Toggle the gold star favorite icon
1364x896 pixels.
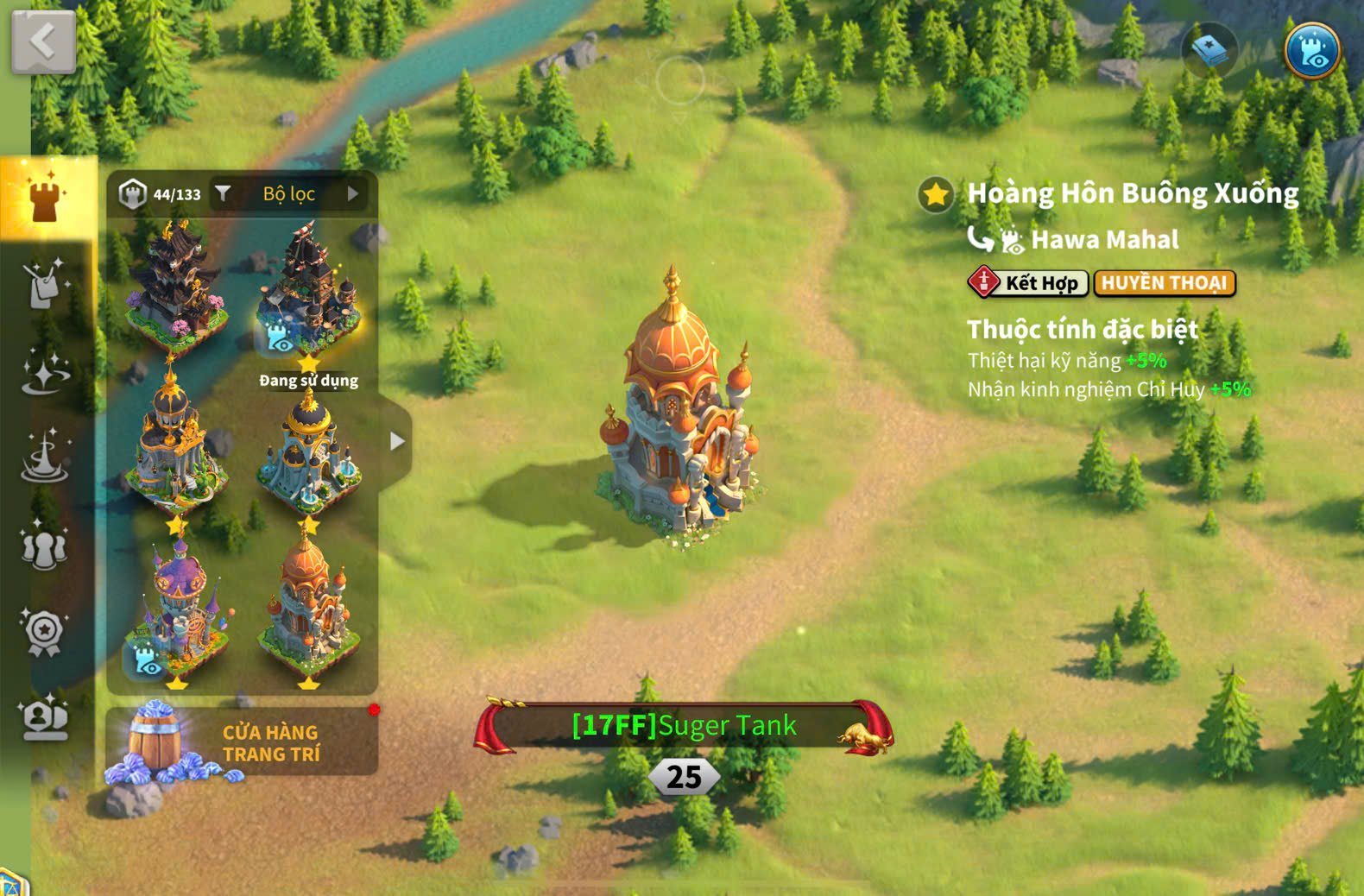tap(936, 194)
